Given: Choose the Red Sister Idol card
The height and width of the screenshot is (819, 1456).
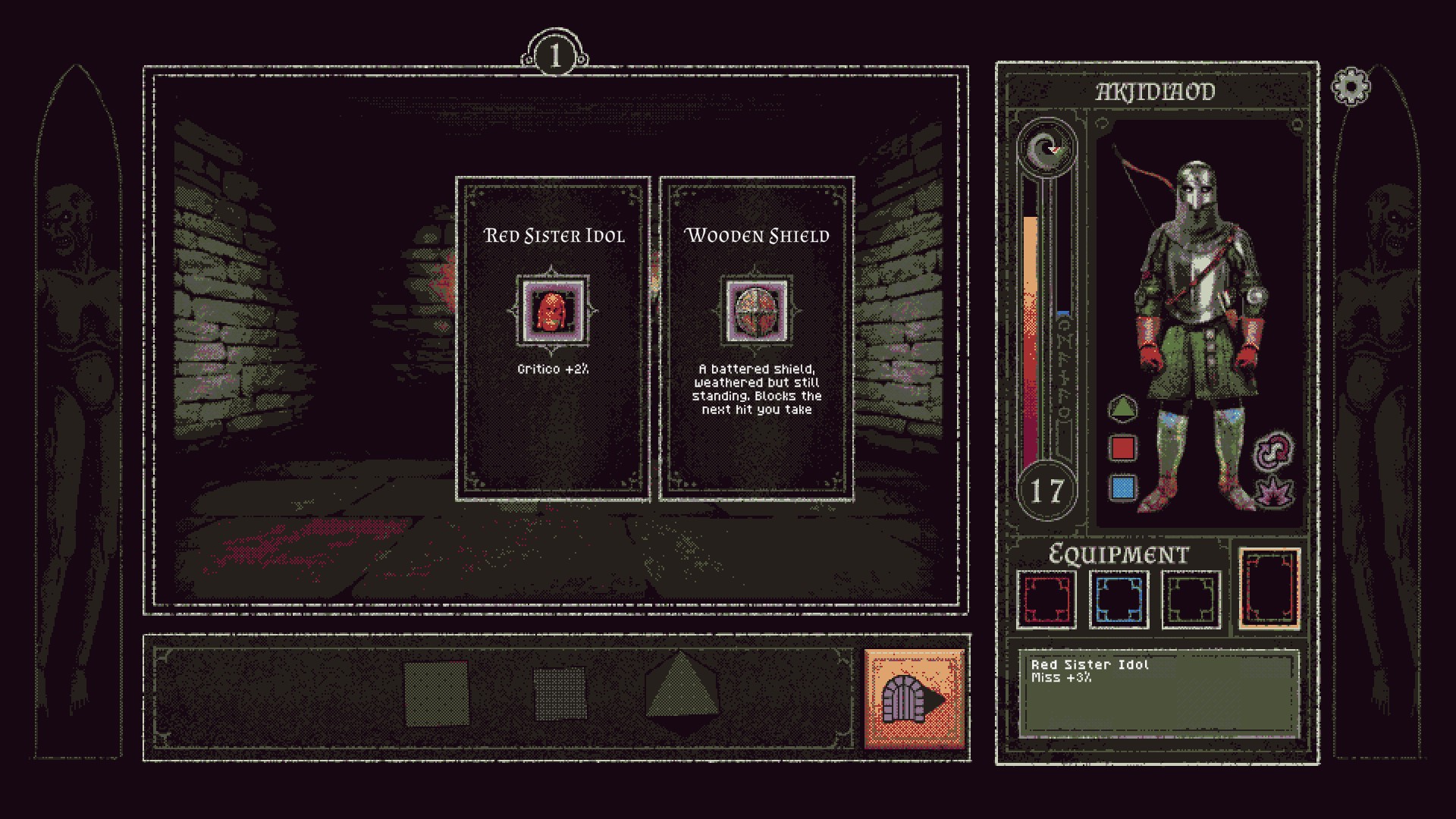Looking at the screenshot, I should 553,338.
